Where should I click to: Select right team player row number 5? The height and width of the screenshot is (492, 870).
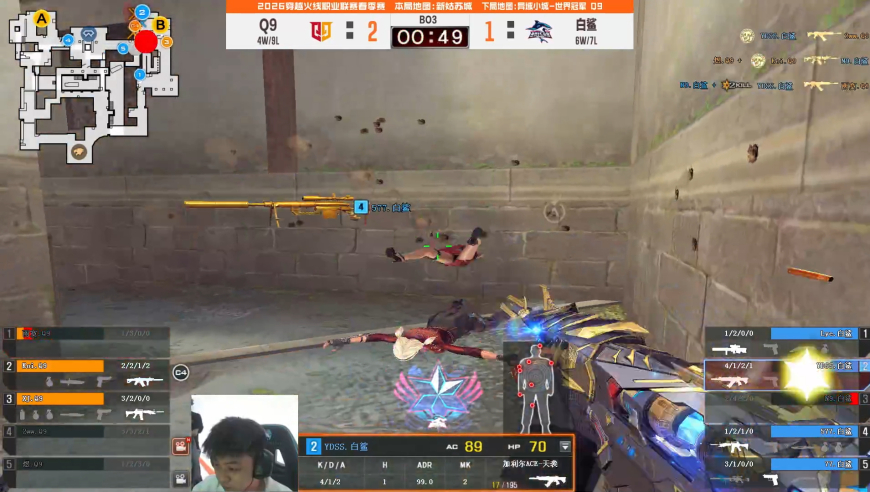click(x=785, y=470)
